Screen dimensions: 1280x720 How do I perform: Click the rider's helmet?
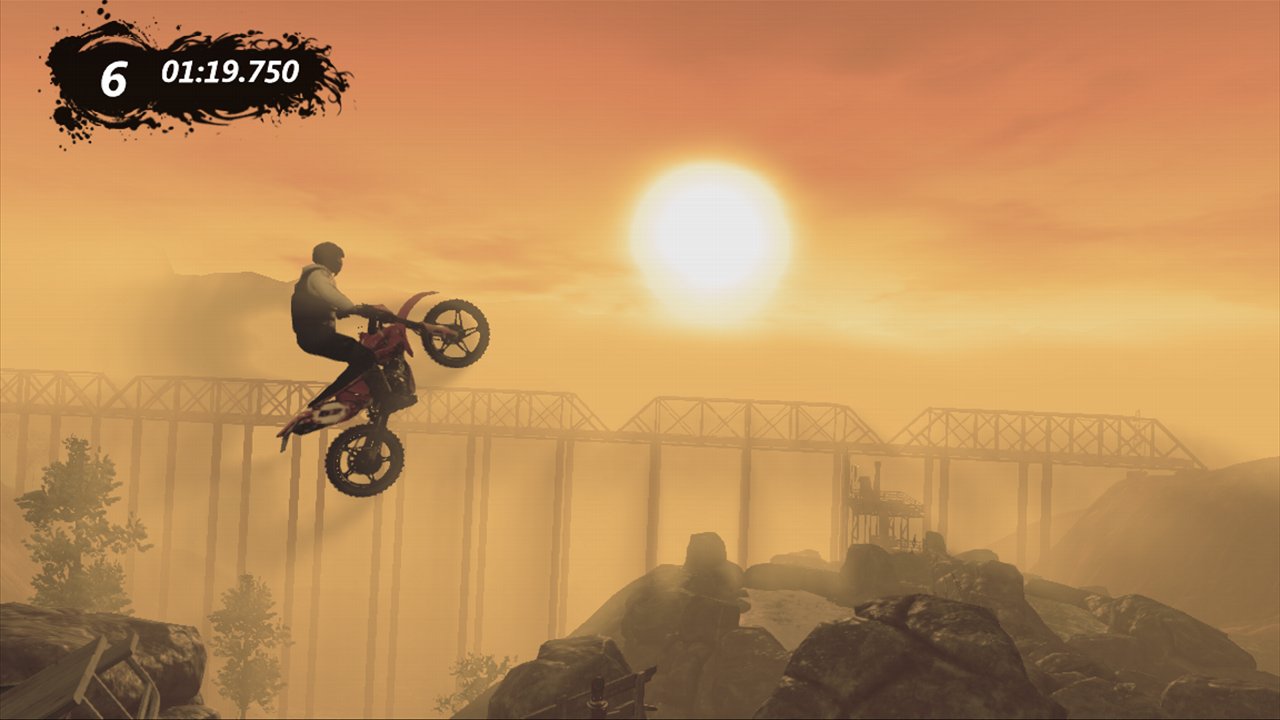pyautogui.click(x=326, y=257)
